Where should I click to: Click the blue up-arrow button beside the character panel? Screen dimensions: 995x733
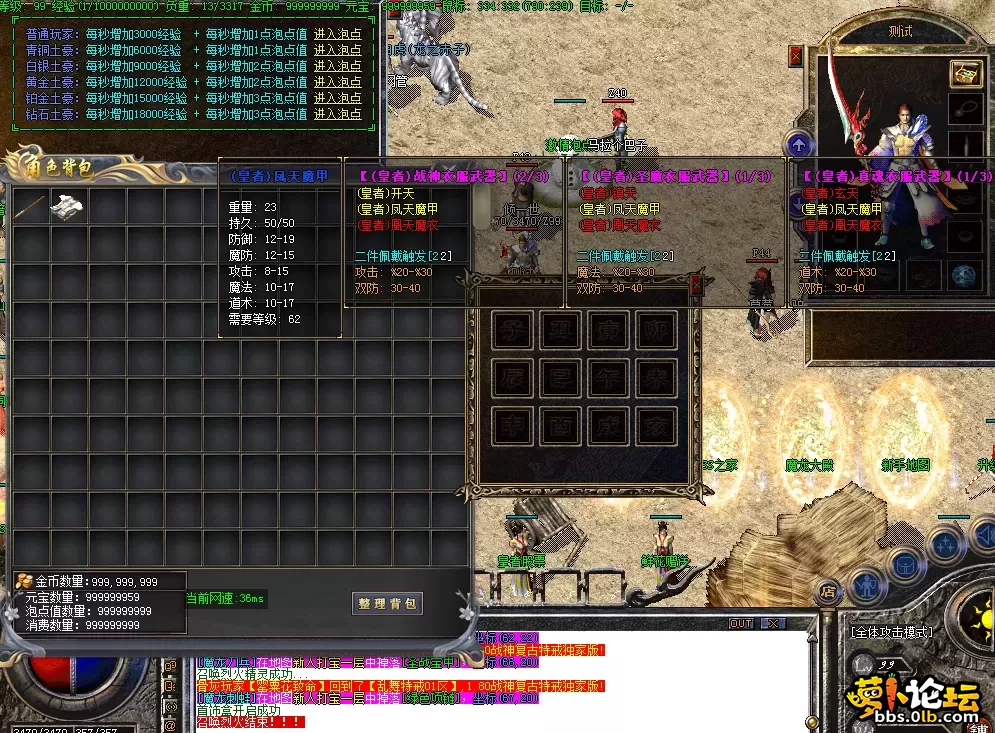pyautogui.click(x=798, y=145)
